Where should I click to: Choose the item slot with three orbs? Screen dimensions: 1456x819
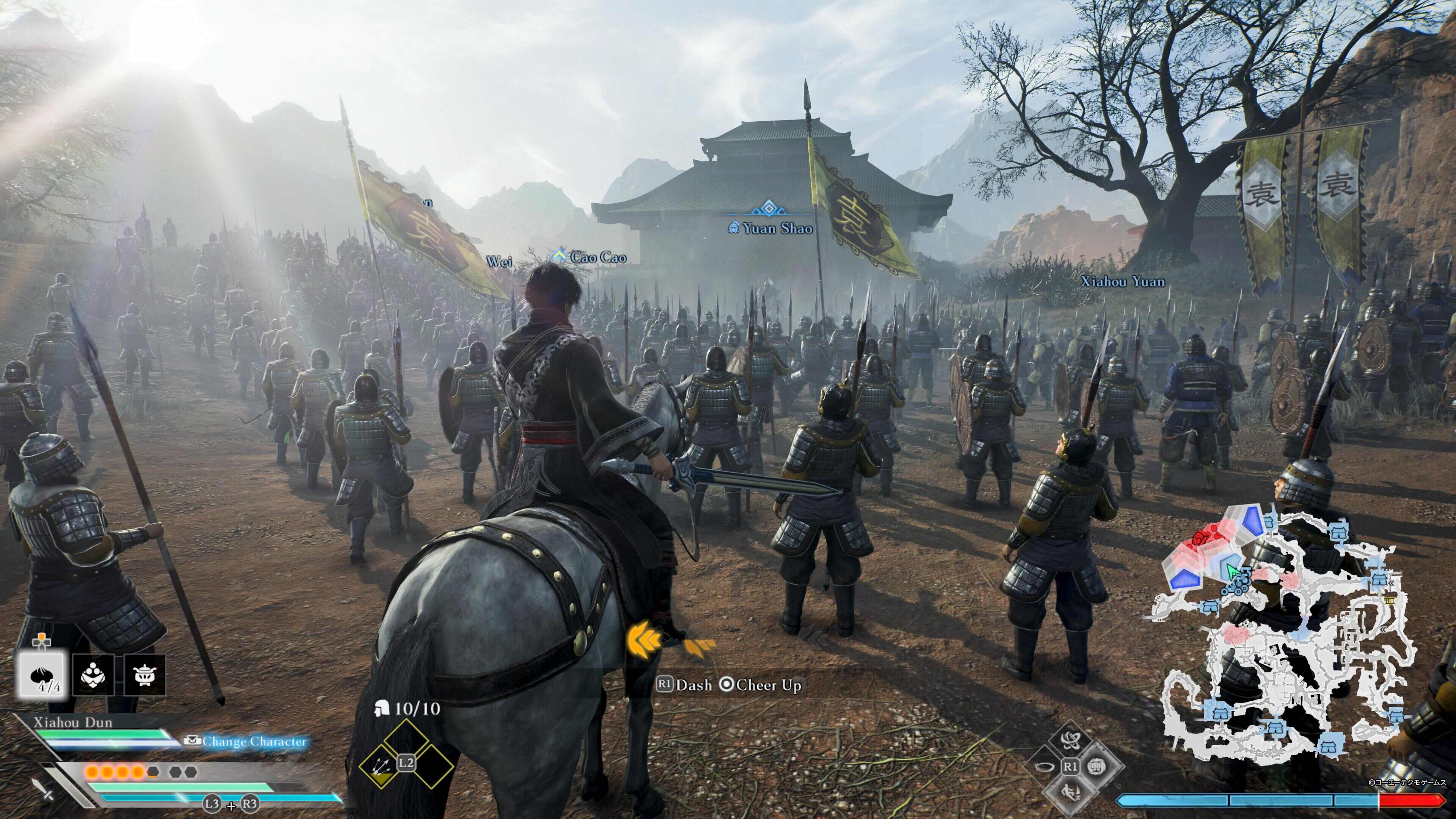click(94, 674)
